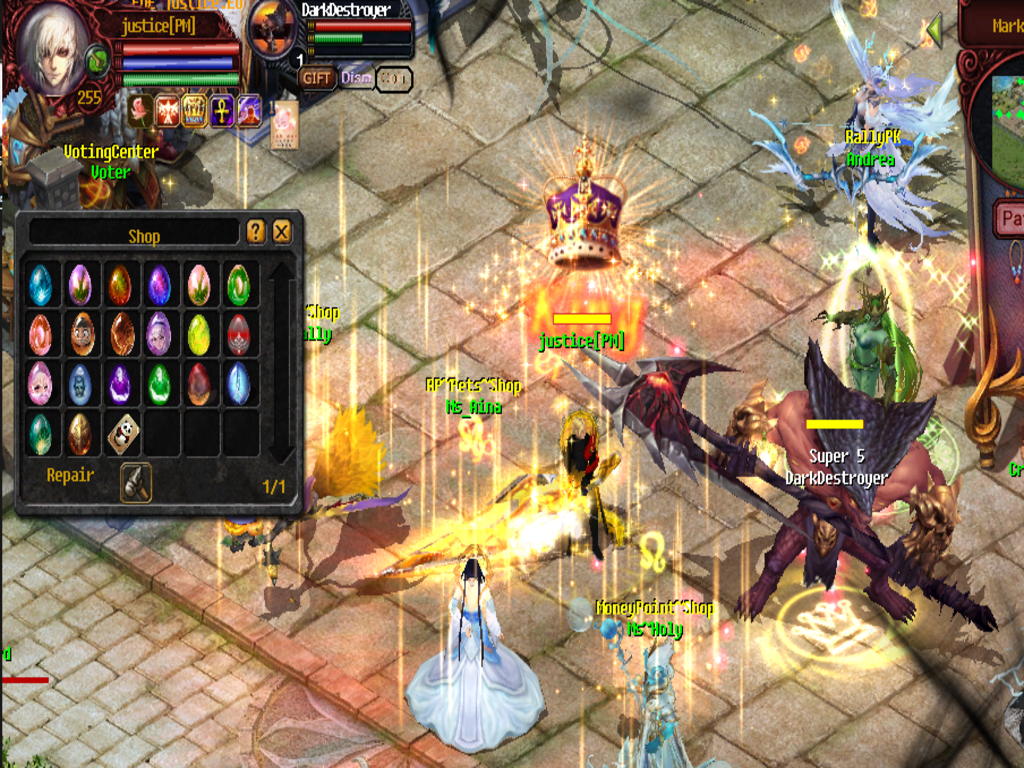Select the golden ankh status icon
1024x768 pixels.
click(221, 110)
